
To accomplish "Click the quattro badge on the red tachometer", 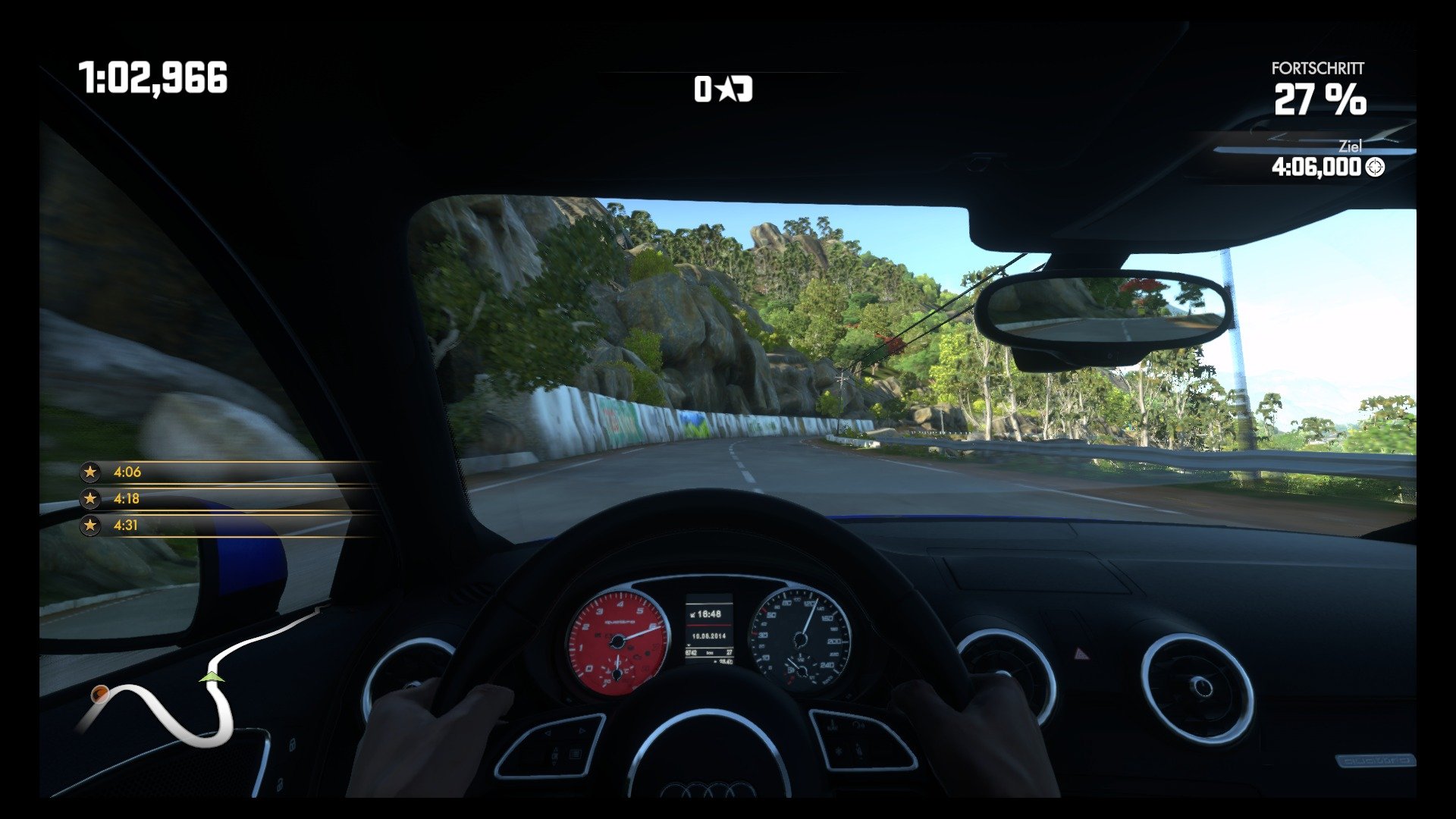I will (x=622, y=621).
